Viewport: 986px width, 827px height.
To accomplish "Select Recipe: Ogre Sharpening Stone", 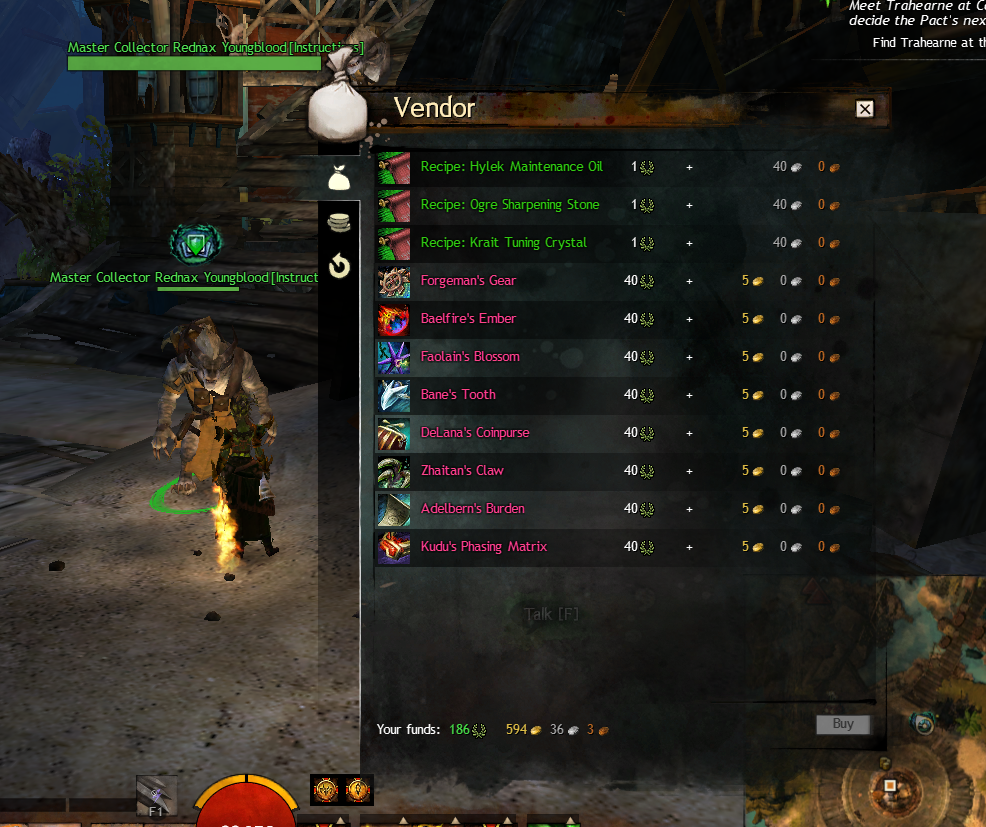I will pyautogui.click(x=510, y=205).
